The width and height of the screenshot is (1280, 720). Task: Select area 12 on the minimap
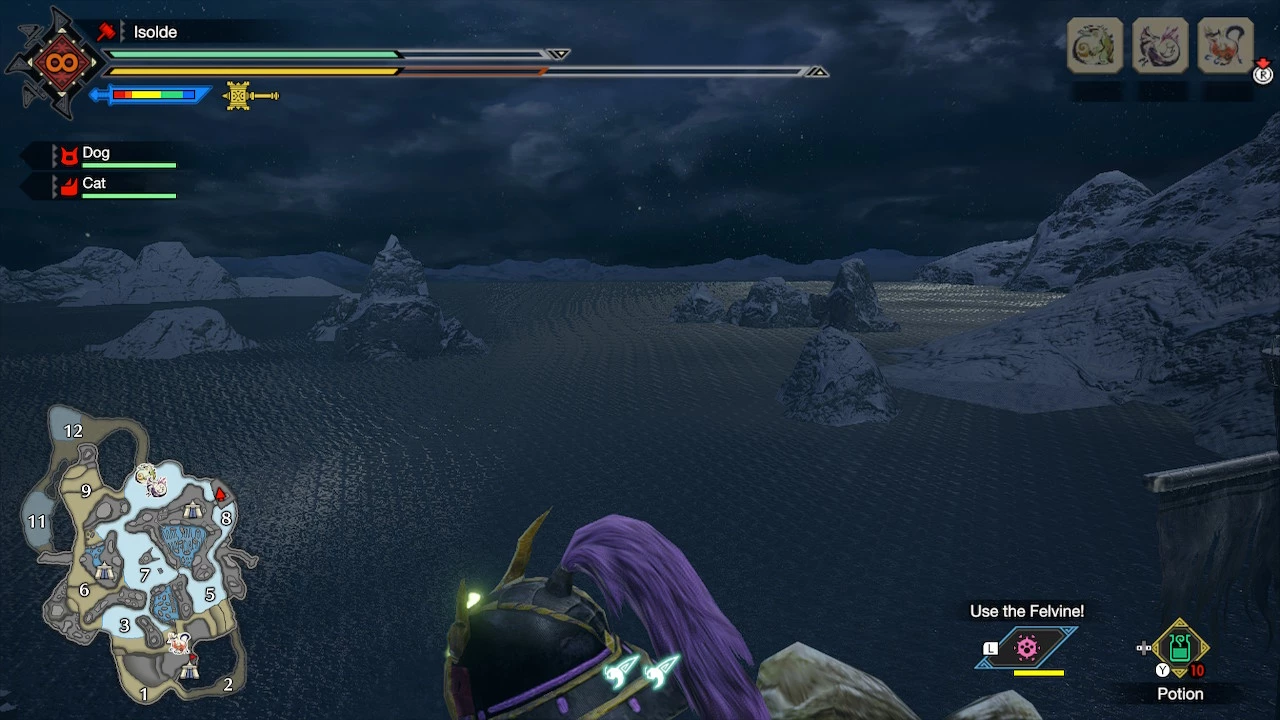[72, 431]
